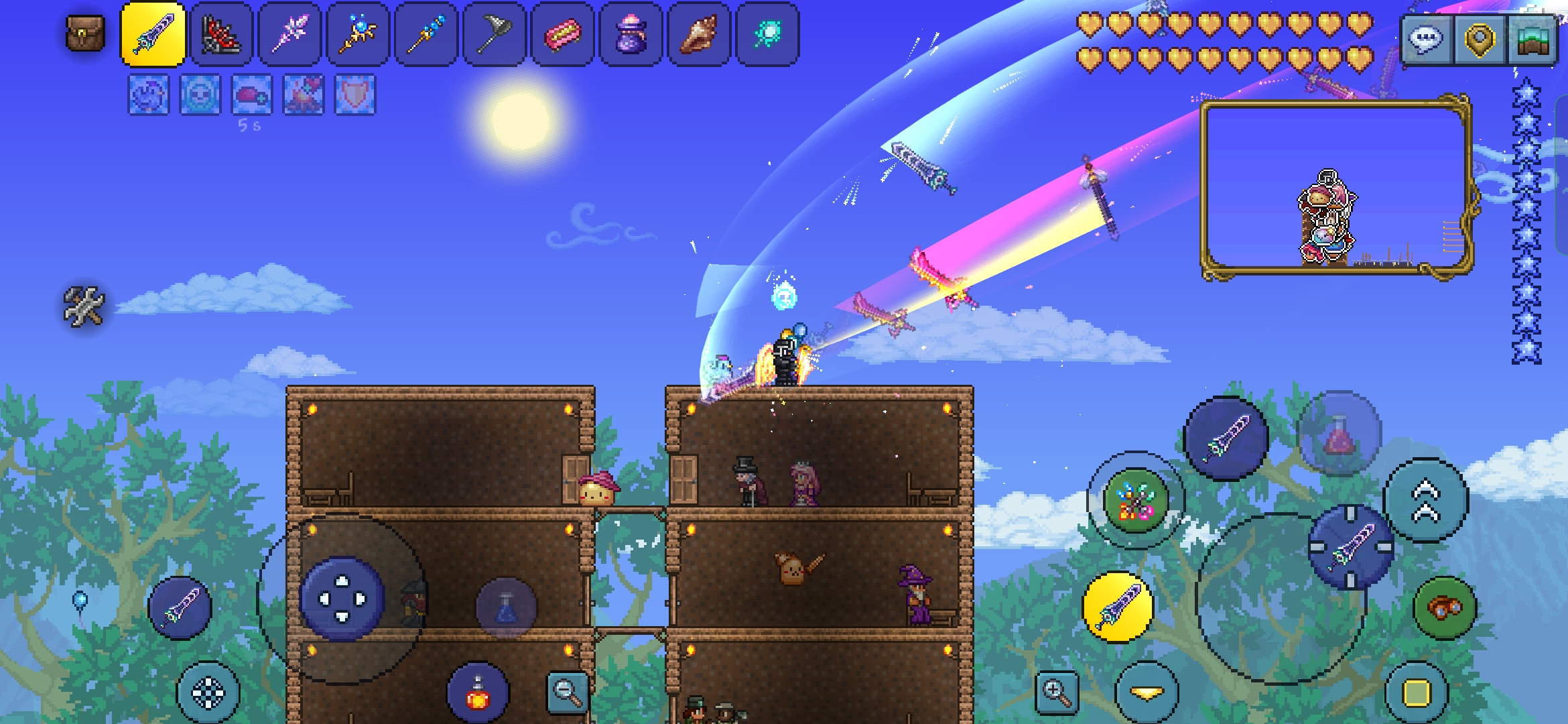
Task: Select the bug net hotbar slot
Action: coord(495,34)
